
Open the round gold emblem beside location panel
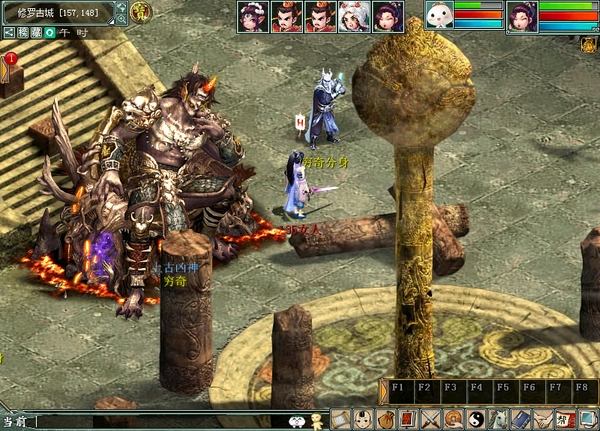(x=141, y=12)
